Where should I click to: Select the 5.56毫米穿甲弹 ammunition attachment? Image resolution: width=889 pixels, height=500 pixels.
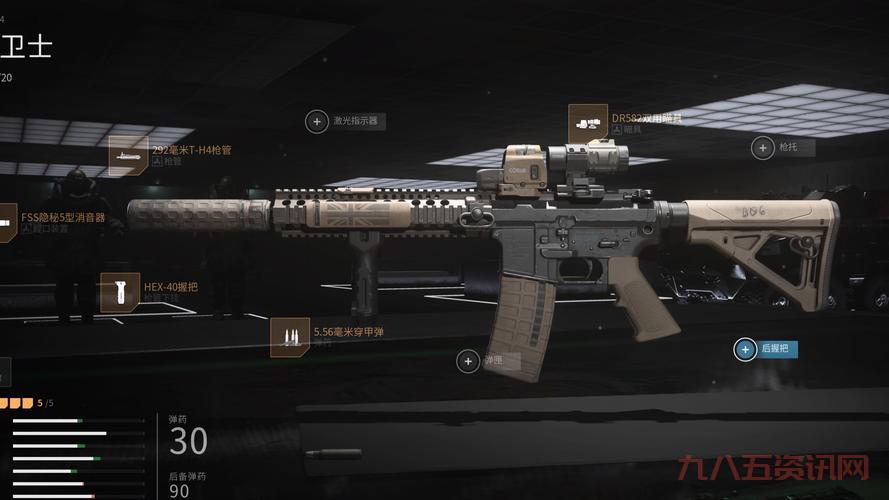pyautogui.click(x=289, y=337)
